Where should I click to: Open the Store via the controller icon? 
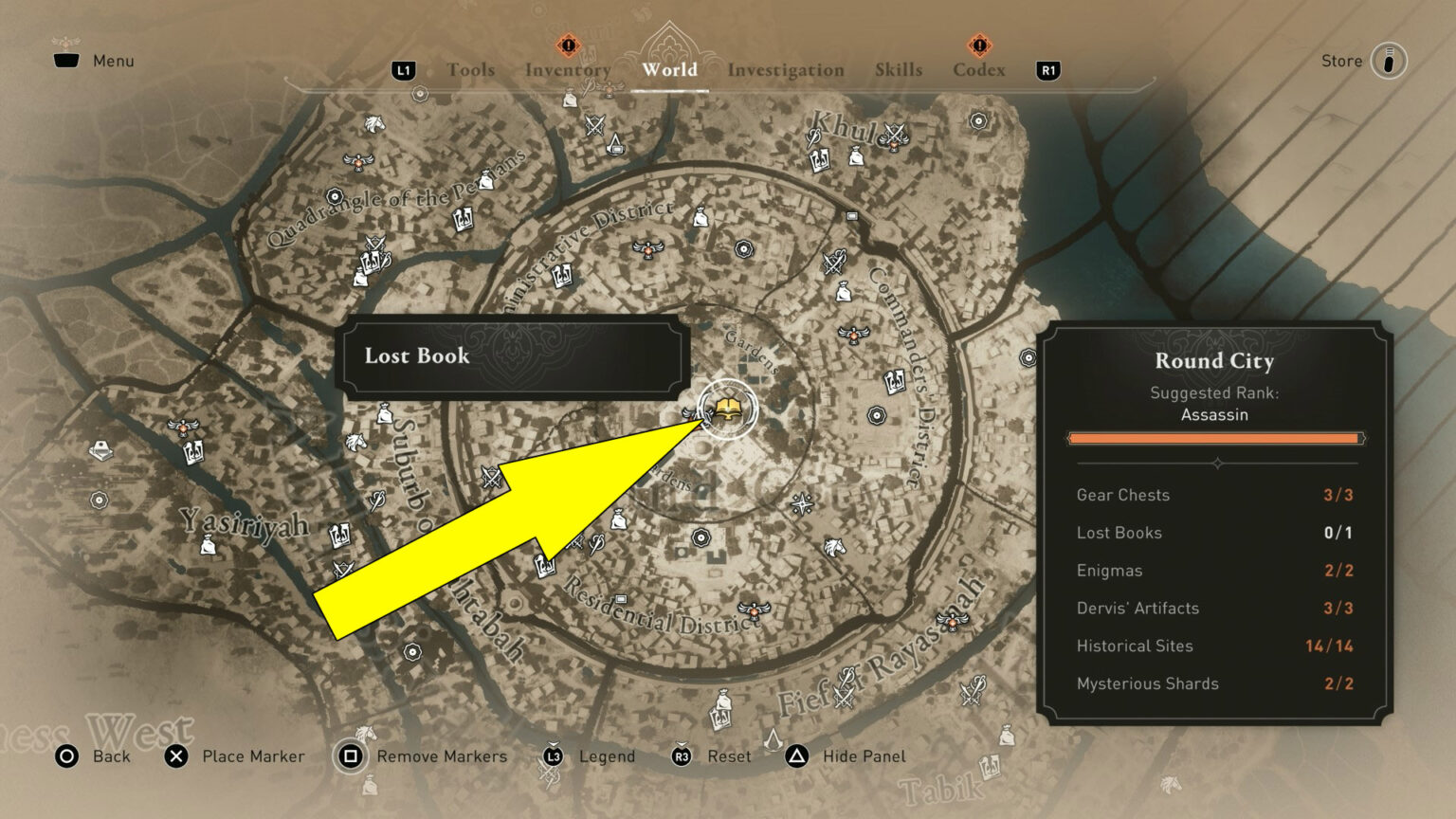tap(1388, 61)
